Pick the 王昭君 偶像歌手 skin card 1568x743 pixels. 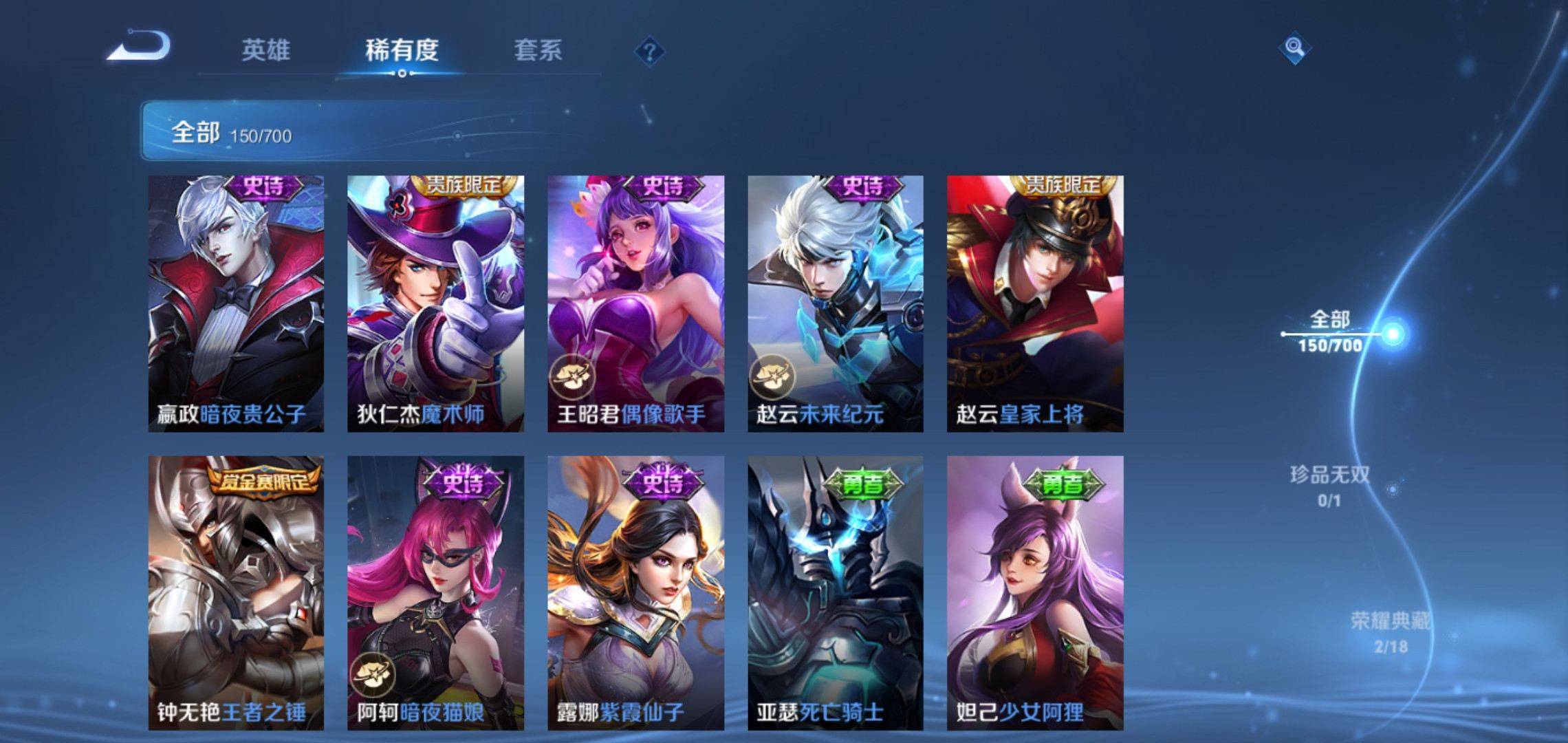(x=635, y=303)
